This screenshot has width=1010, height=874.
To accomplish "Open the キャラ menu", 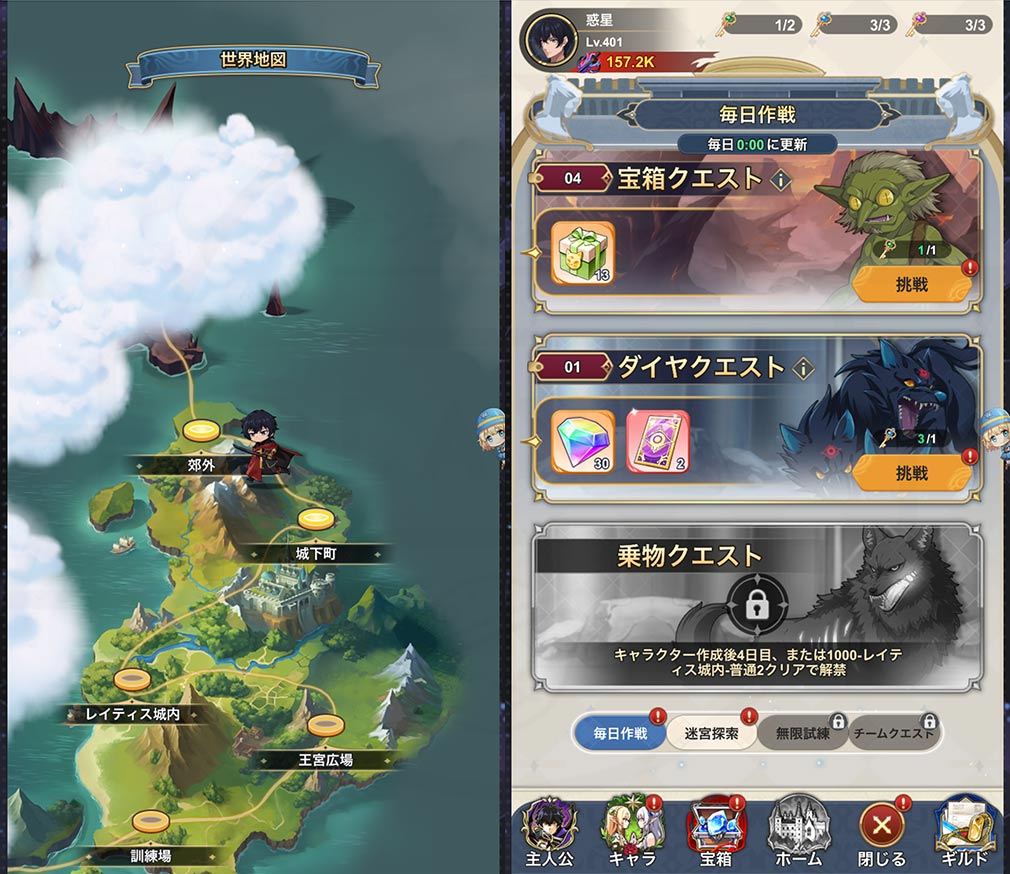I will tap(632, 832).
